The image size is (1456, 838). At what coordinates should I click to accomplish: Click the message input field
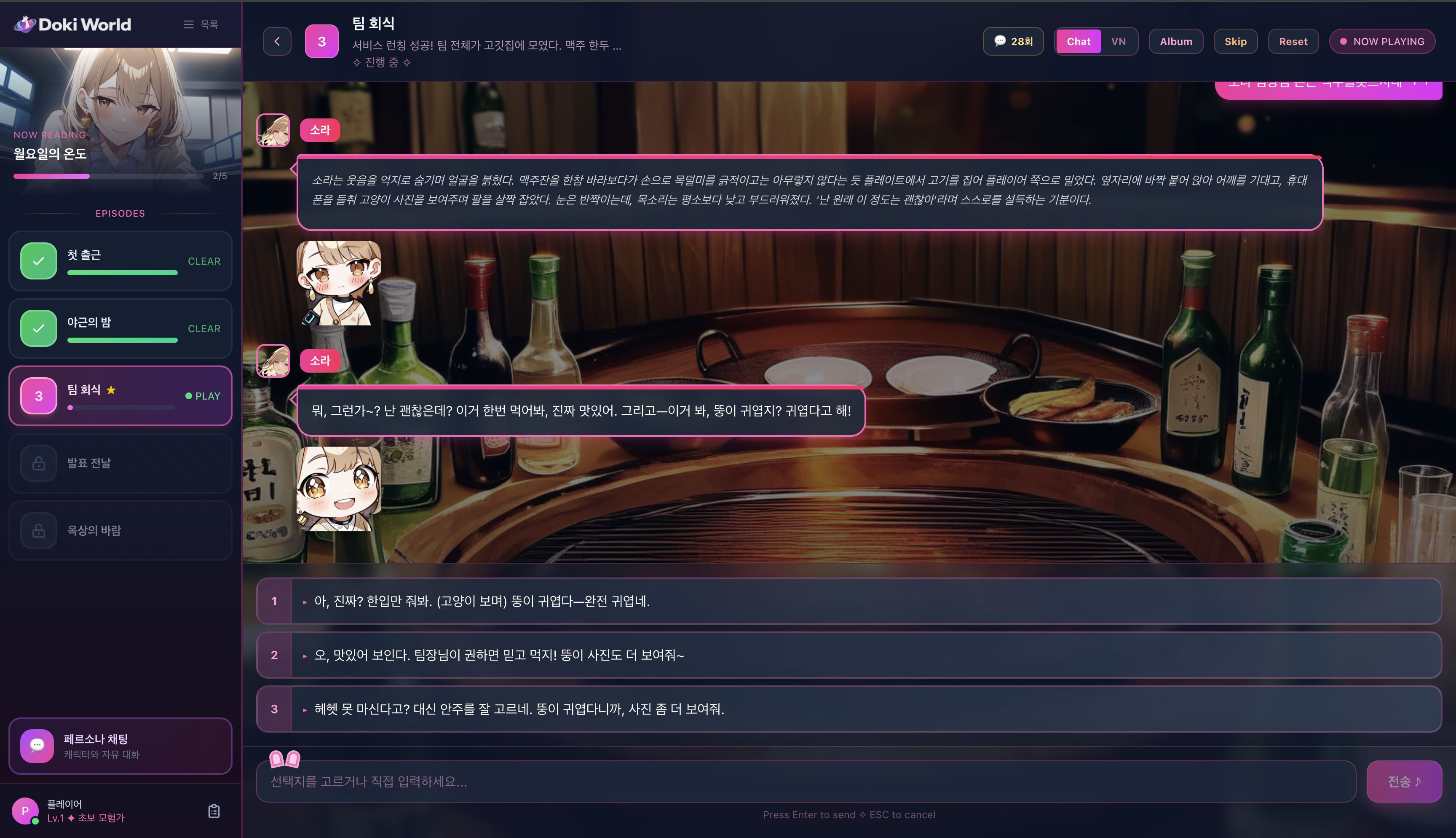[805, 781]
